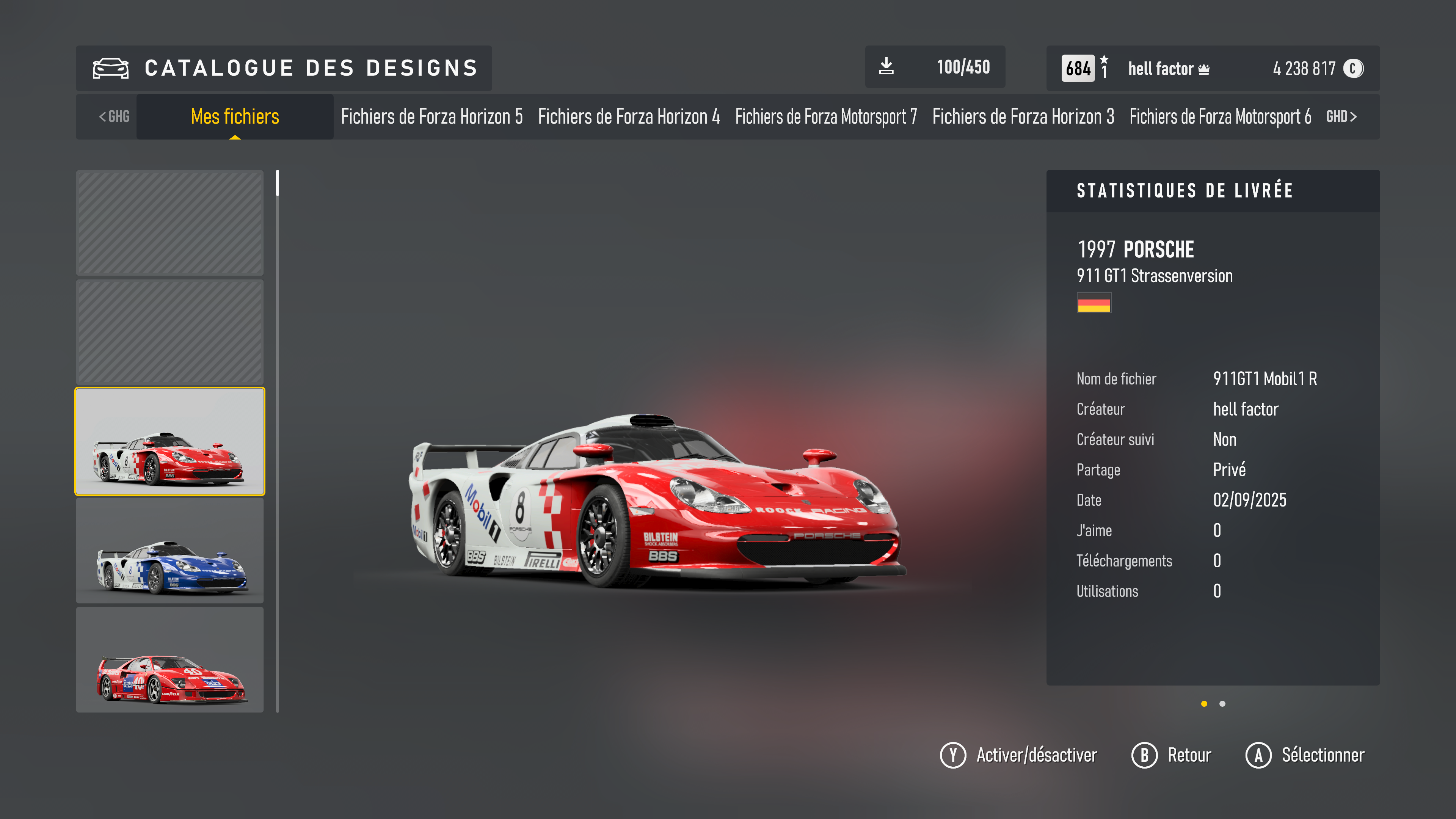
Task: Select the red Porsche 911 GT1 livery thumbnail
Action: pyautogui.click(x=169, y=441)
